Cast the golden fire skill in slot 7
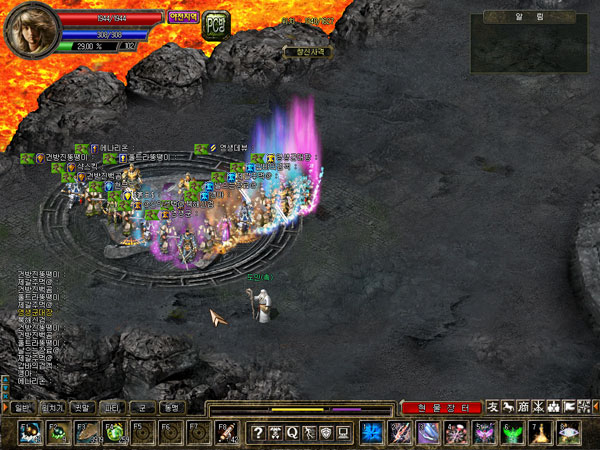The width and height of the screenshot is (600, 450). click(541, 432)
